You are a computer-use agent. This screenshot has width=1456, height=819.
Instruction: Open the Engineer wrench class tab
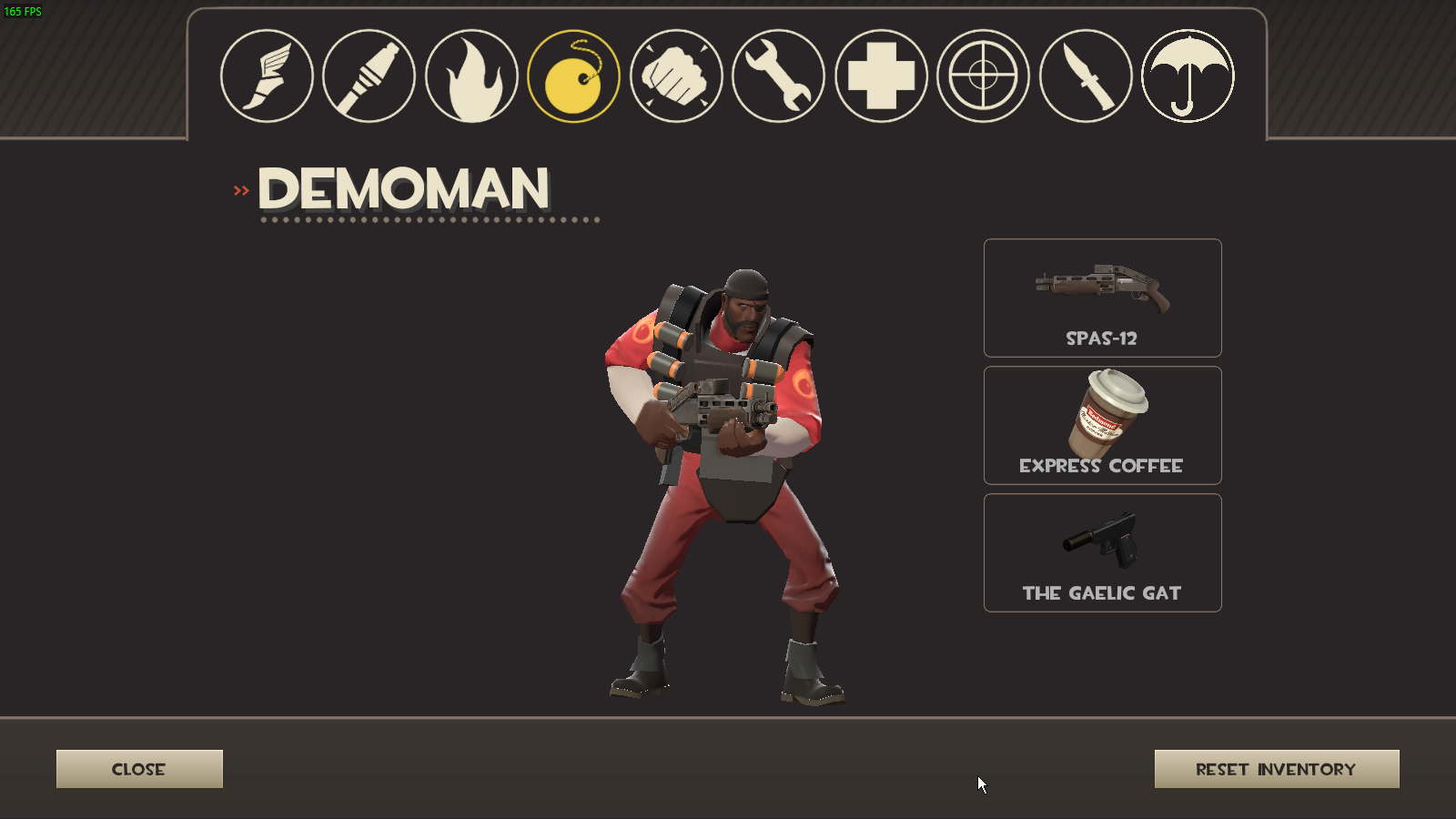point(778,76)
